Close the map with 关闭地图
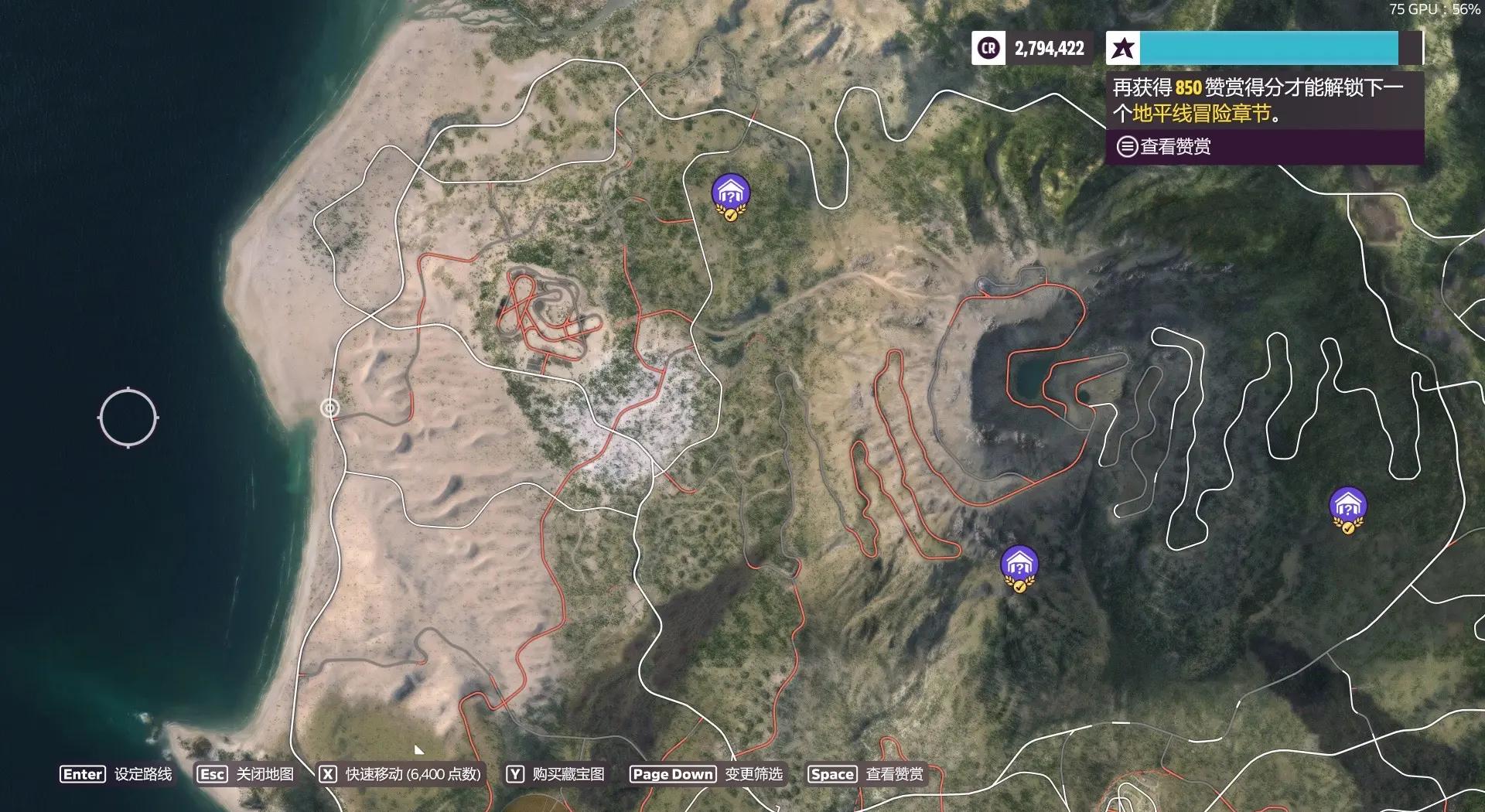This screenshot has height=812, width=1485. [x=245, y=774]
